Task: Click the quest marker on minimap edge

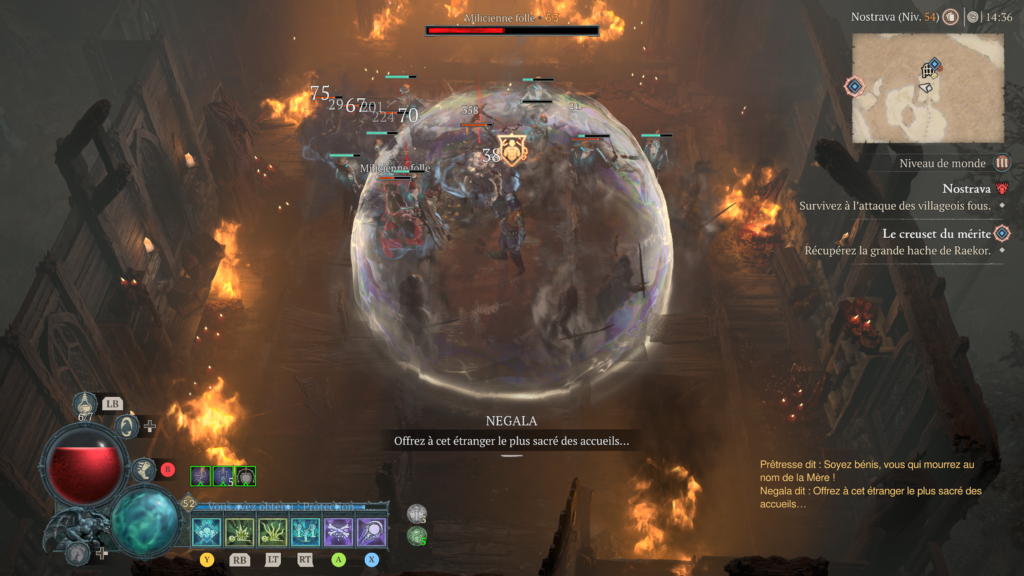Action: 854,87
